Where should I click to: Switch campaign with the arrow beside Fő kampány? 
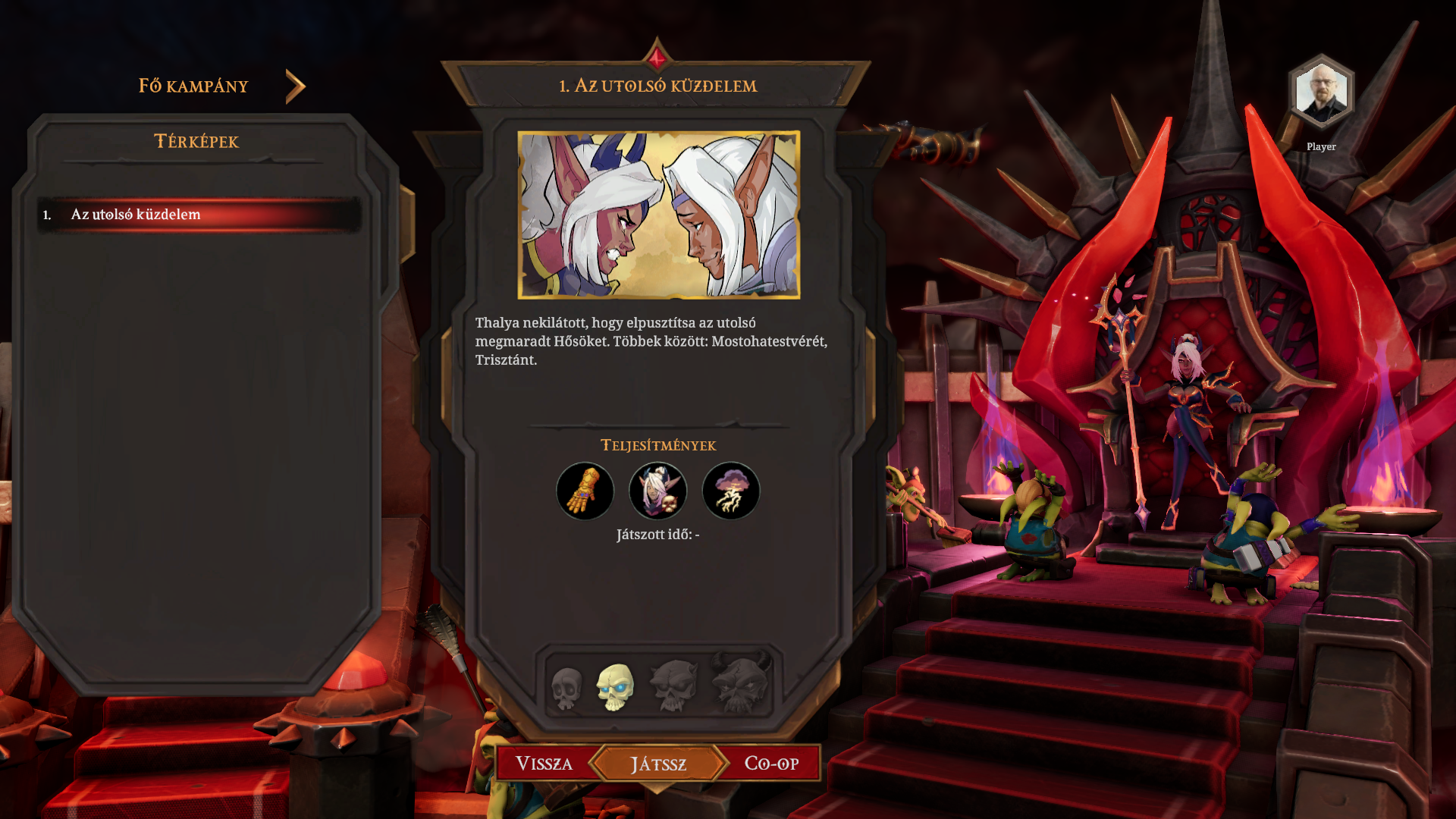(295, 86)
